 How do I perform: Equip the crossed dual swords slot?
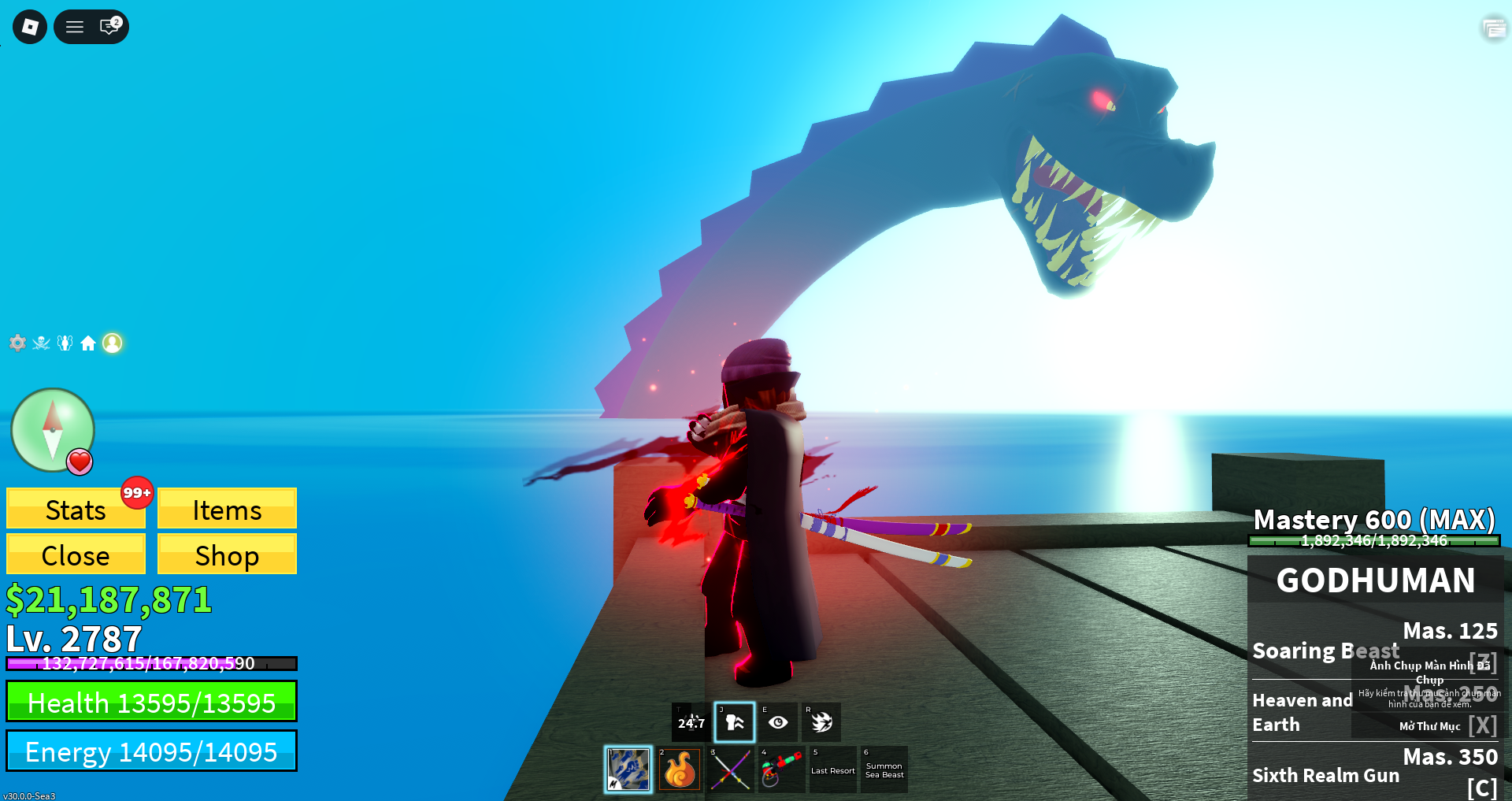731,769
